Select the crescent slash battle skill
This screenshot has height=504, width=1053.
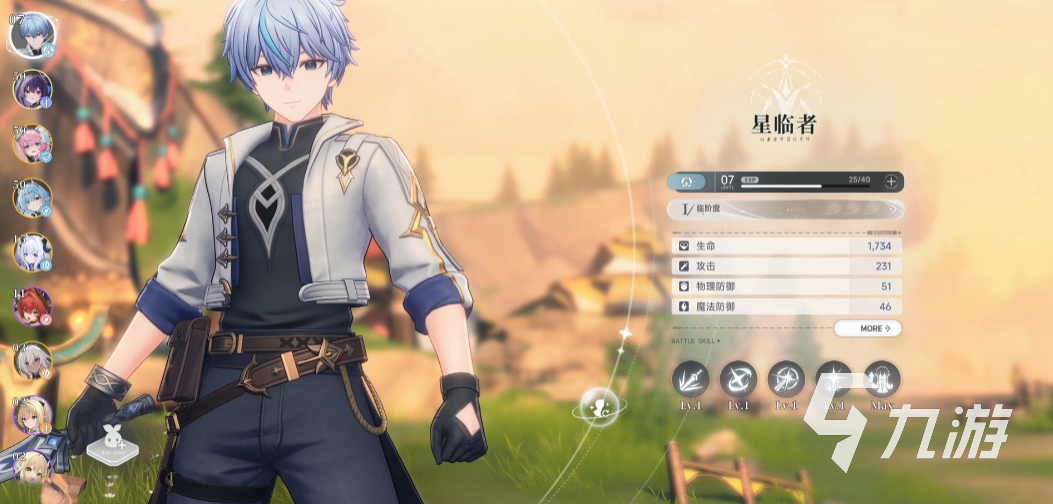click(738, 378)
